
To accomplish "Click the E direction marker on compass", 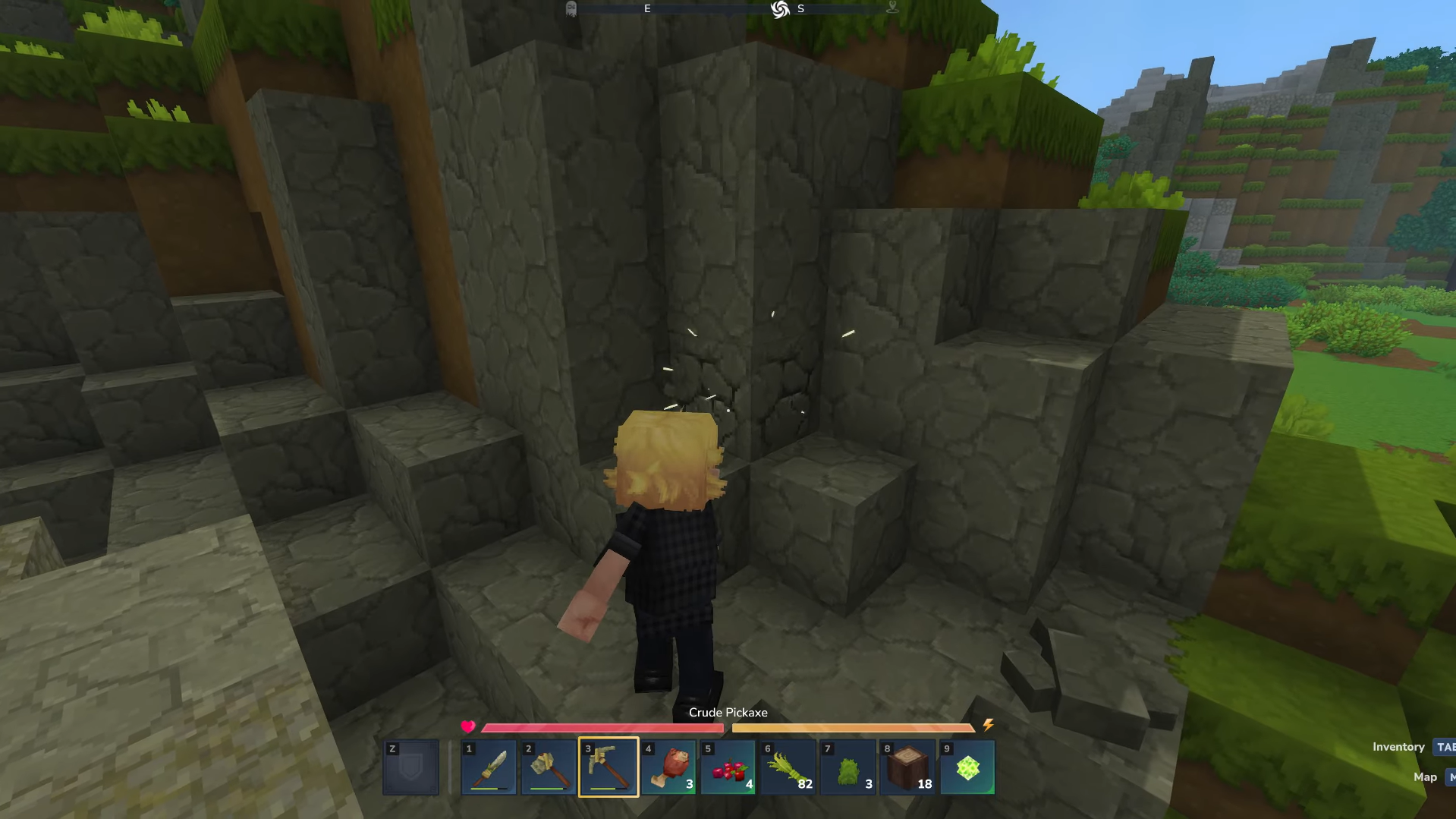I will [x=647, y=8].
